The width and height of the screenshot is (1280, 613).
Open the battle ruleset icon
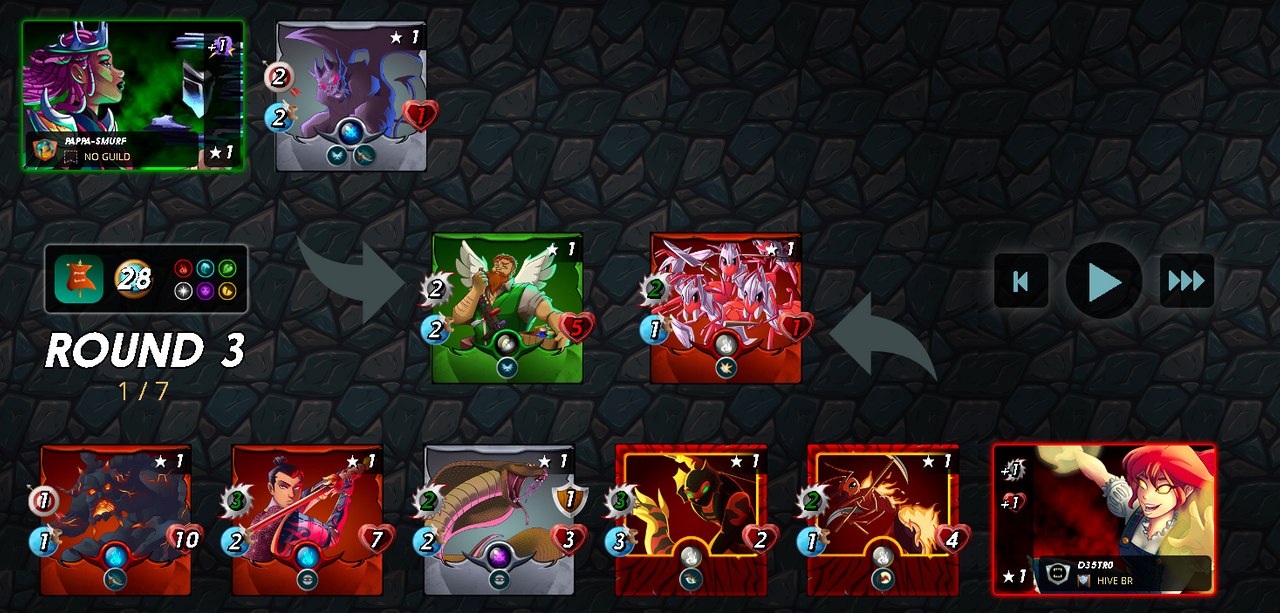coord(79,279)
